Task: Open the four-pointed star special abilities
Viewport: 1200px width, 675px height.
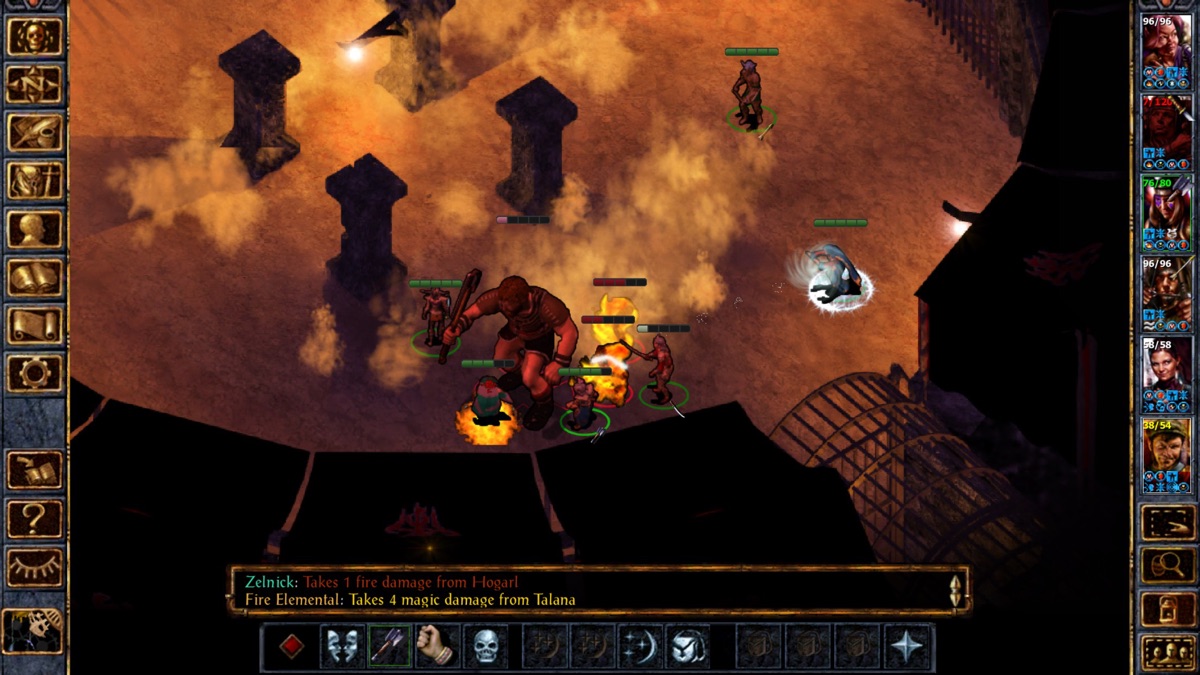Action: 908,647
